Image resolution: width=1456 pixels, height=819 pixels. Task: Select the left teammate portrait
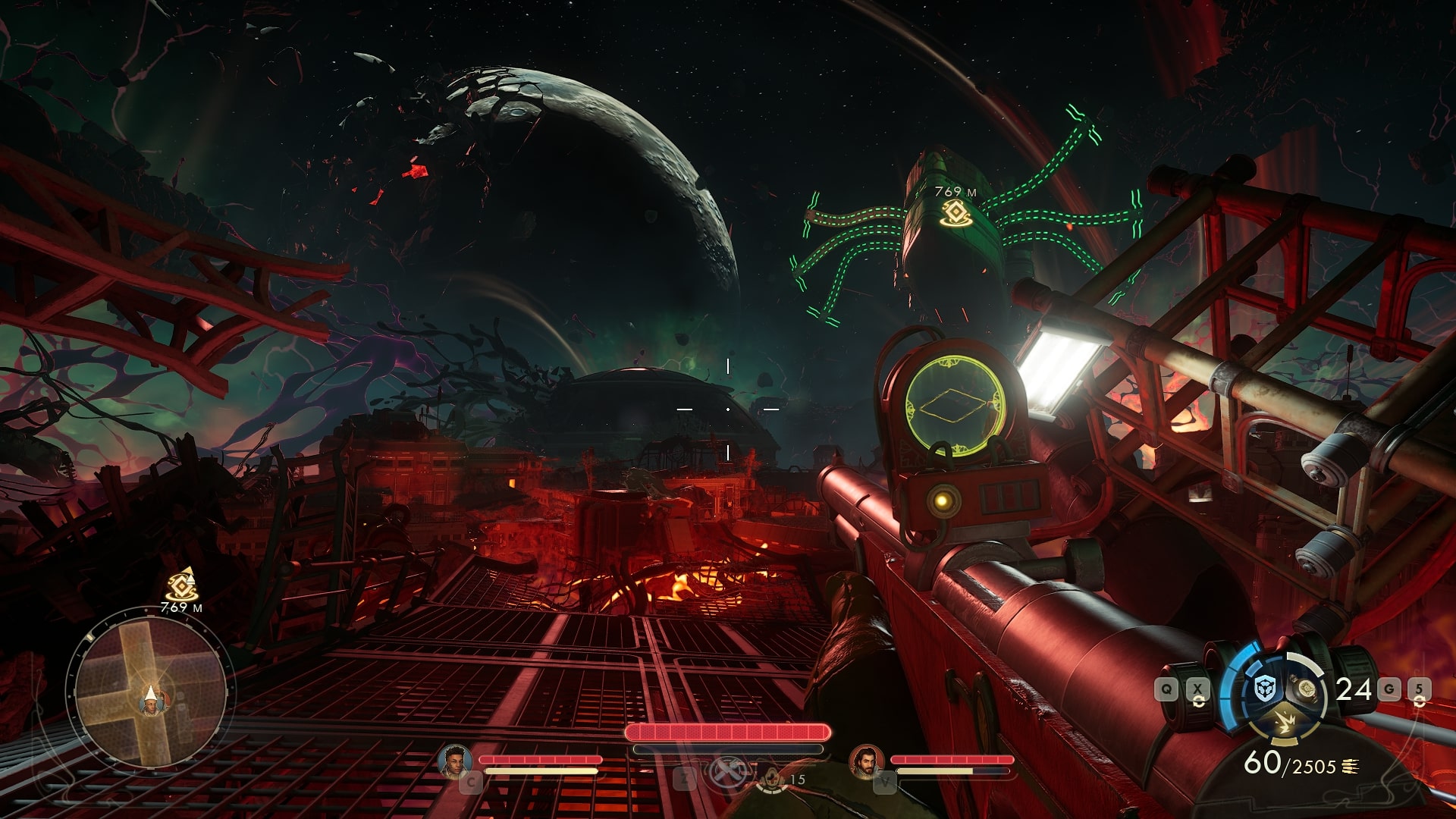(x=454, y=761)
